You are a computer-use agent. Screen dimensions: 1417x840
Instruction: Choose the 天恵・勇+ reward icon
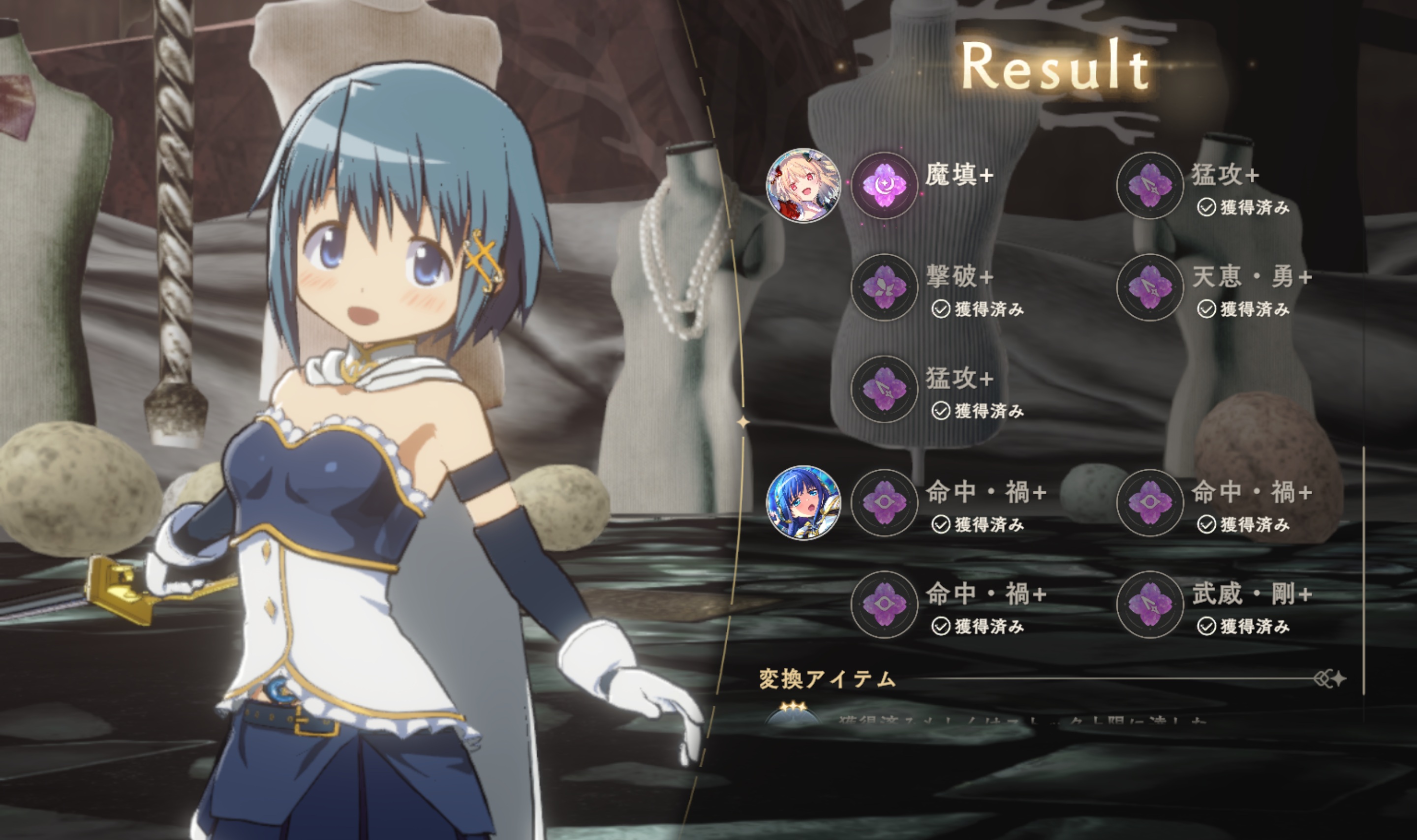click(1149, 287)
